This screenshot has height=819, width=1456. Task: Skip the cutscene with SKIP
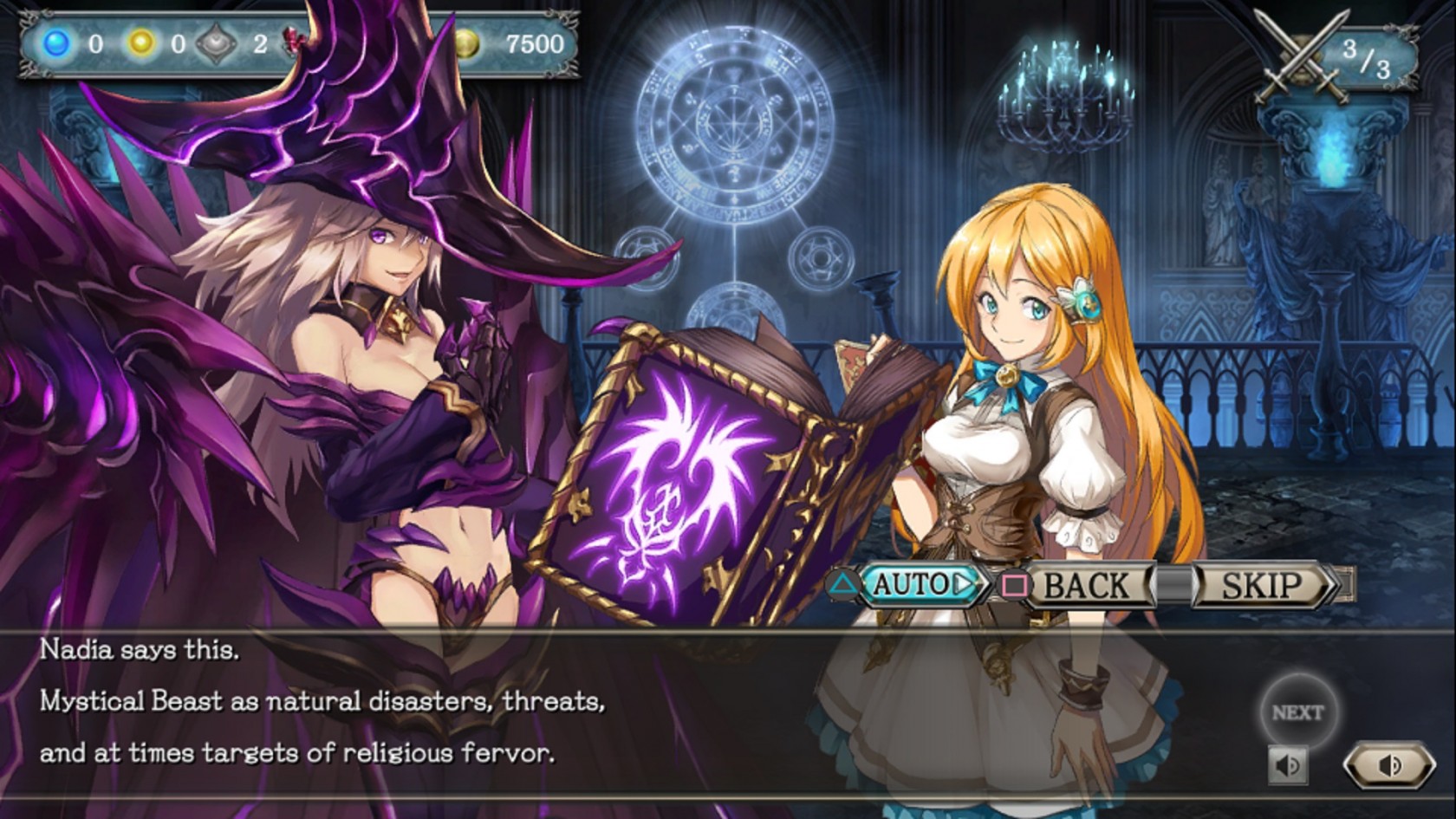pyautogui.click(x=1261, y=586)
